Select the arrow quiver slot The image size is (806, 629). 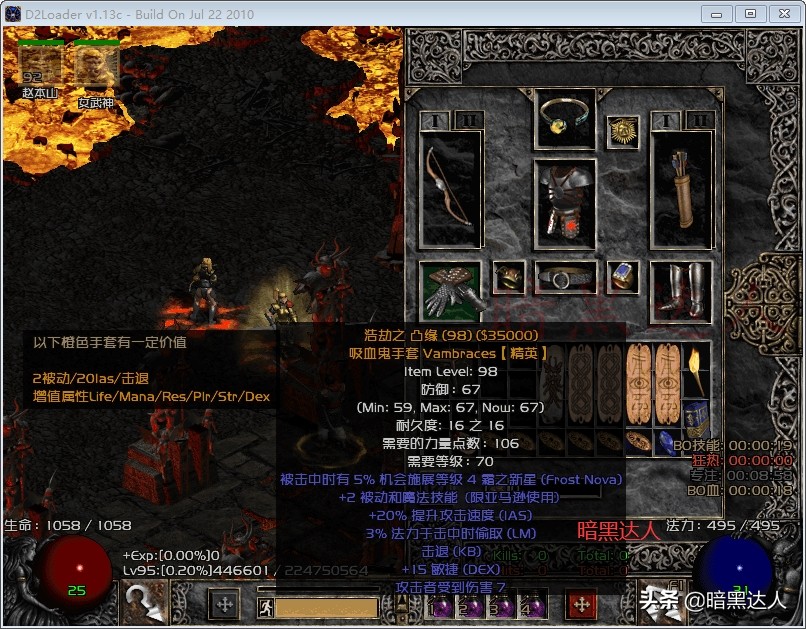[x=681, y=188]
